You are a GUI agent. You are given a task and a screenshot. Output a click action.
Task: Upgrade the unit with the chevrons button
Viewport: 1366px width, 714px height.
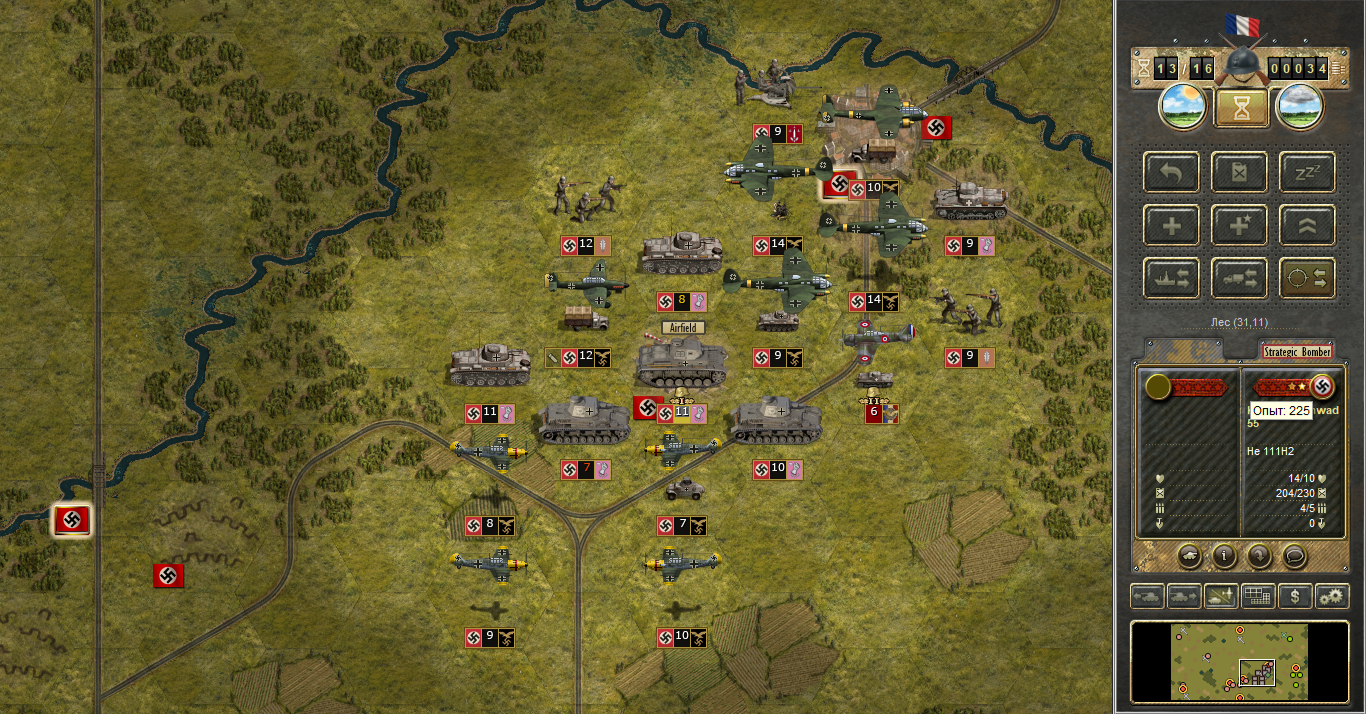(x=1307, y=225)
